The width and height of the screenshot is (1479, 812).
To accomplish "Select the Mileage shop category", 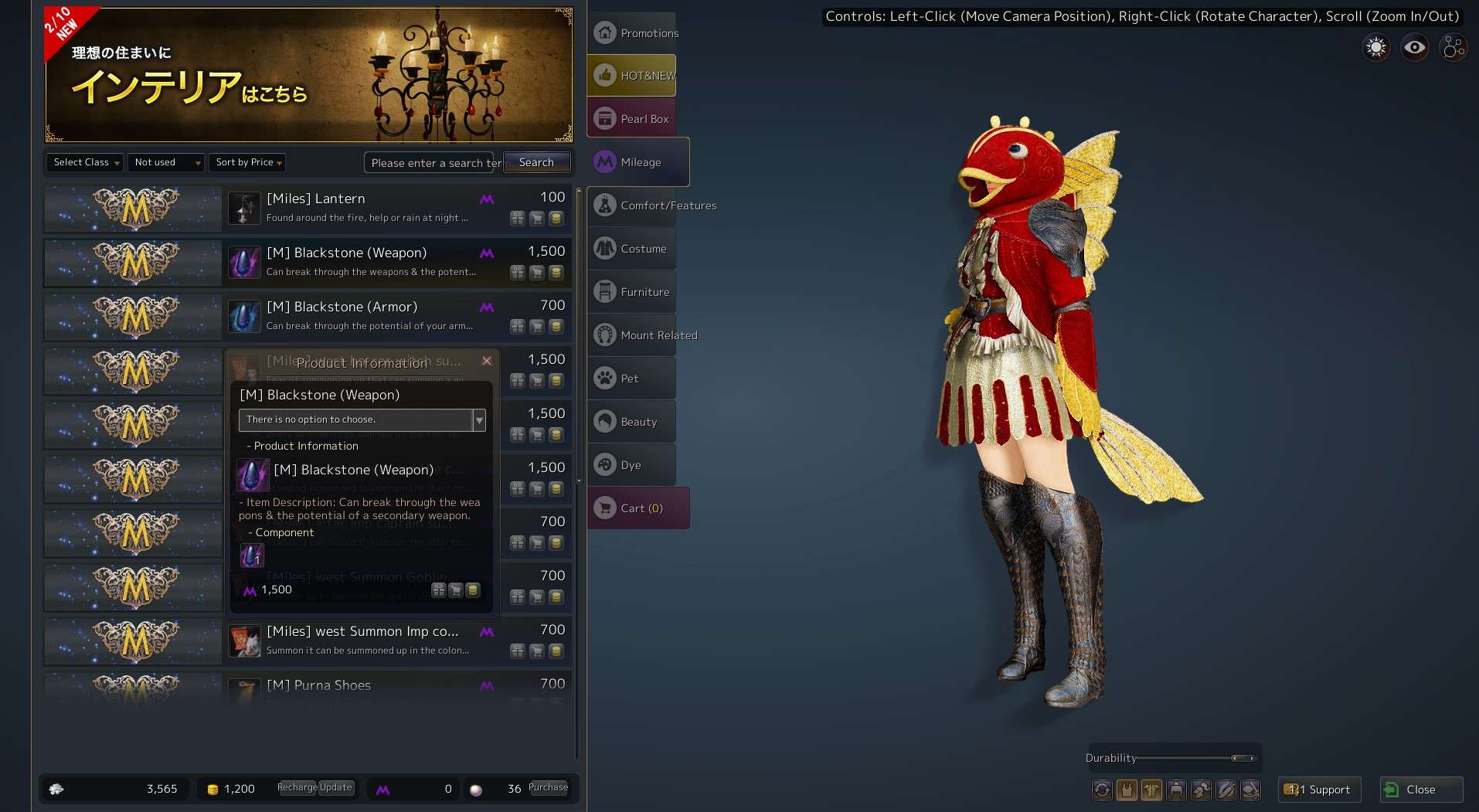I will 638,162.
